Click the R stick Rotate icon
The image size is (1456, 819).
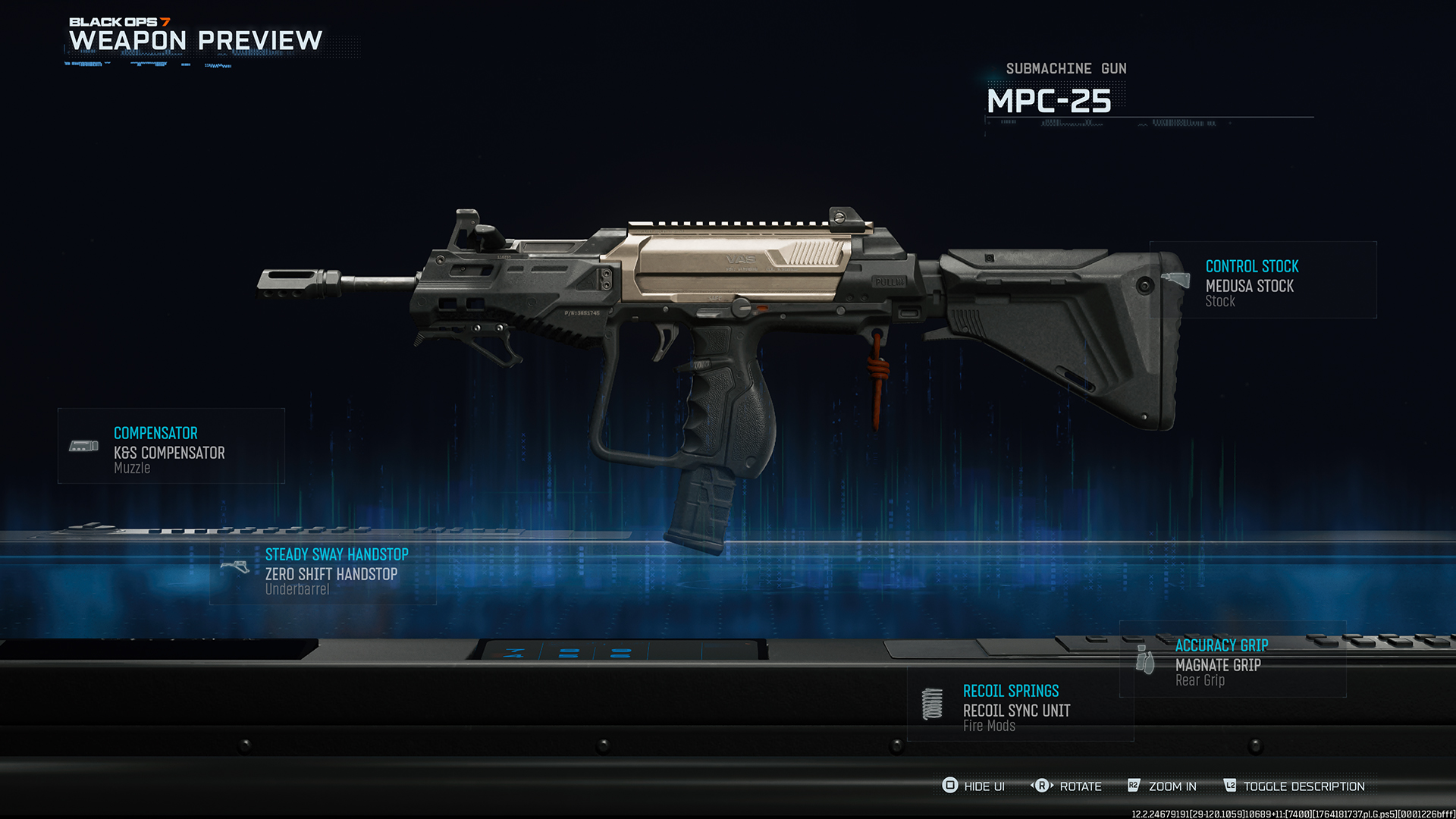(x=1042, y=786)
